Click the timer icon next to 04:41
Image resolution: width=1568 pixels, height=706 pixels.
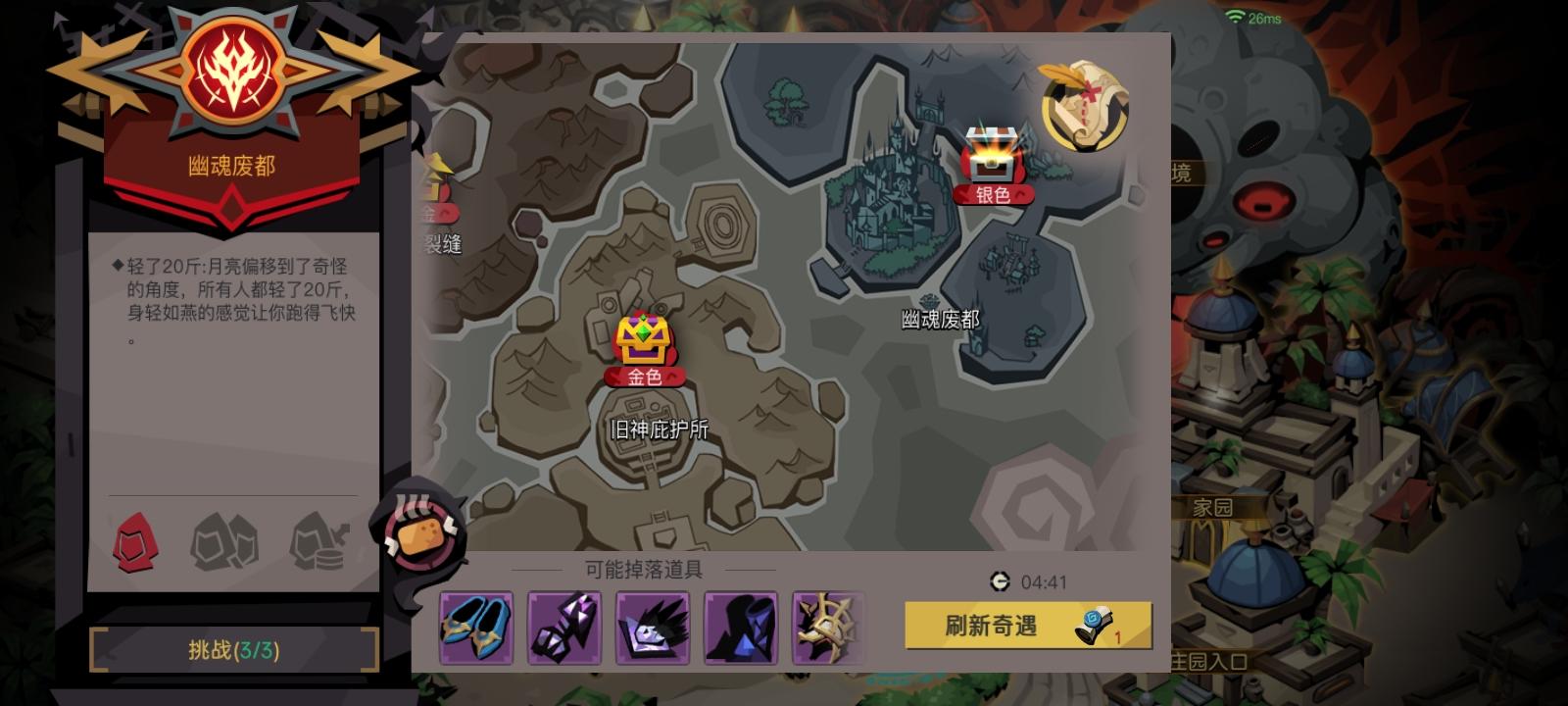coord(1001,581)
